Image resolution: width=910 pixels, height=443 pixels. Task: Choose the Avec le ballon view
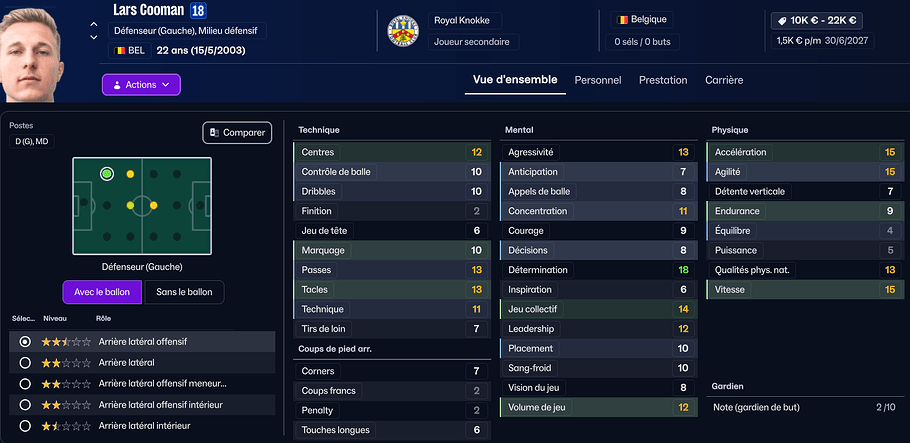[100, 292]
